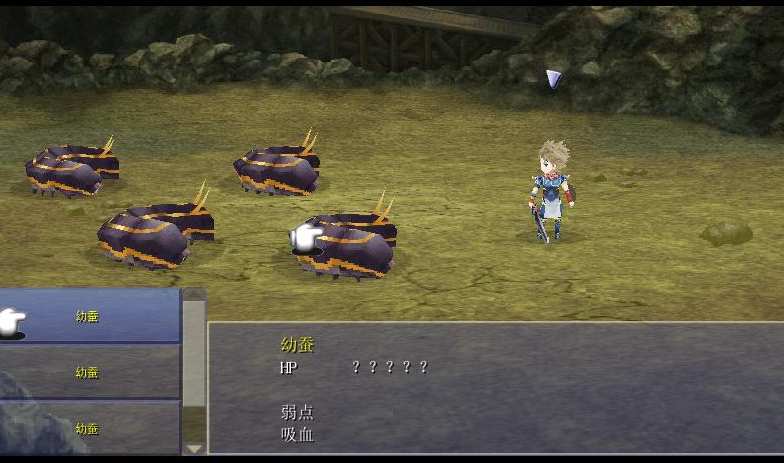Target the larva marked by the hand cursor

(x=348, y=245)
